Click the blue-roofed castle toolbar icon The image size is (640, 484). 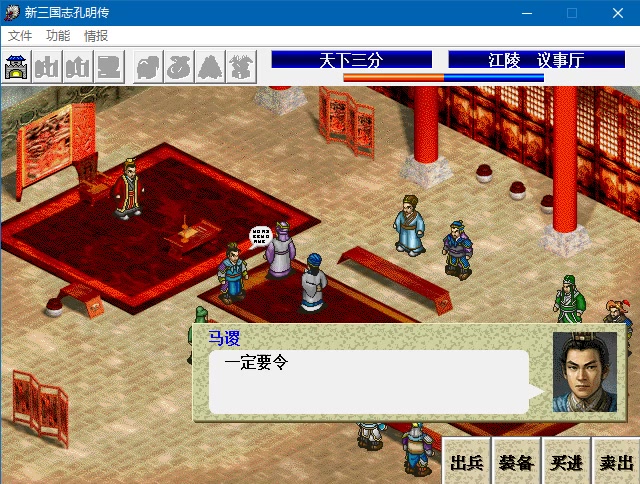click(x=17, y=67)
